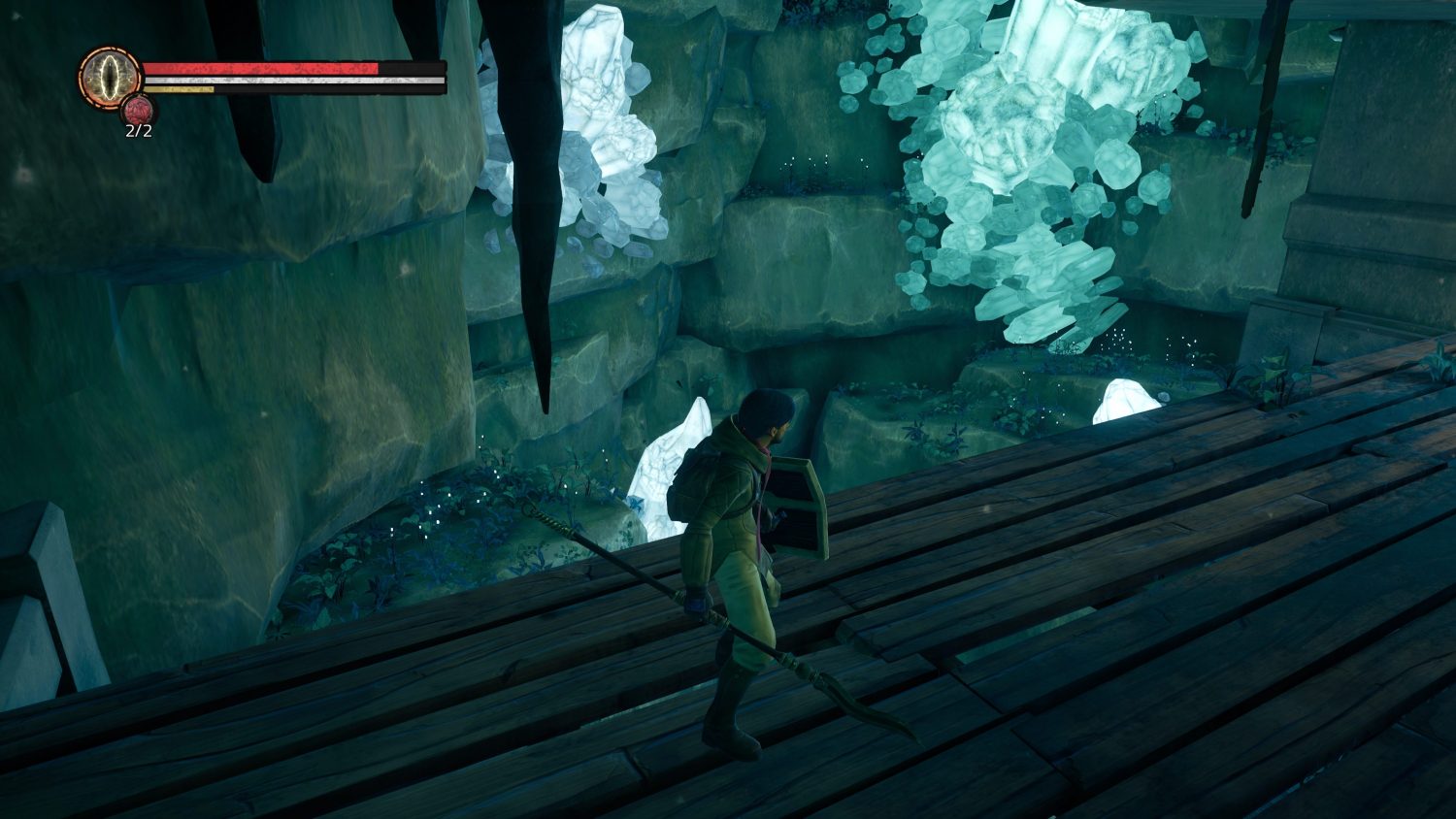Select the red healing item icon

pos(138,110)
